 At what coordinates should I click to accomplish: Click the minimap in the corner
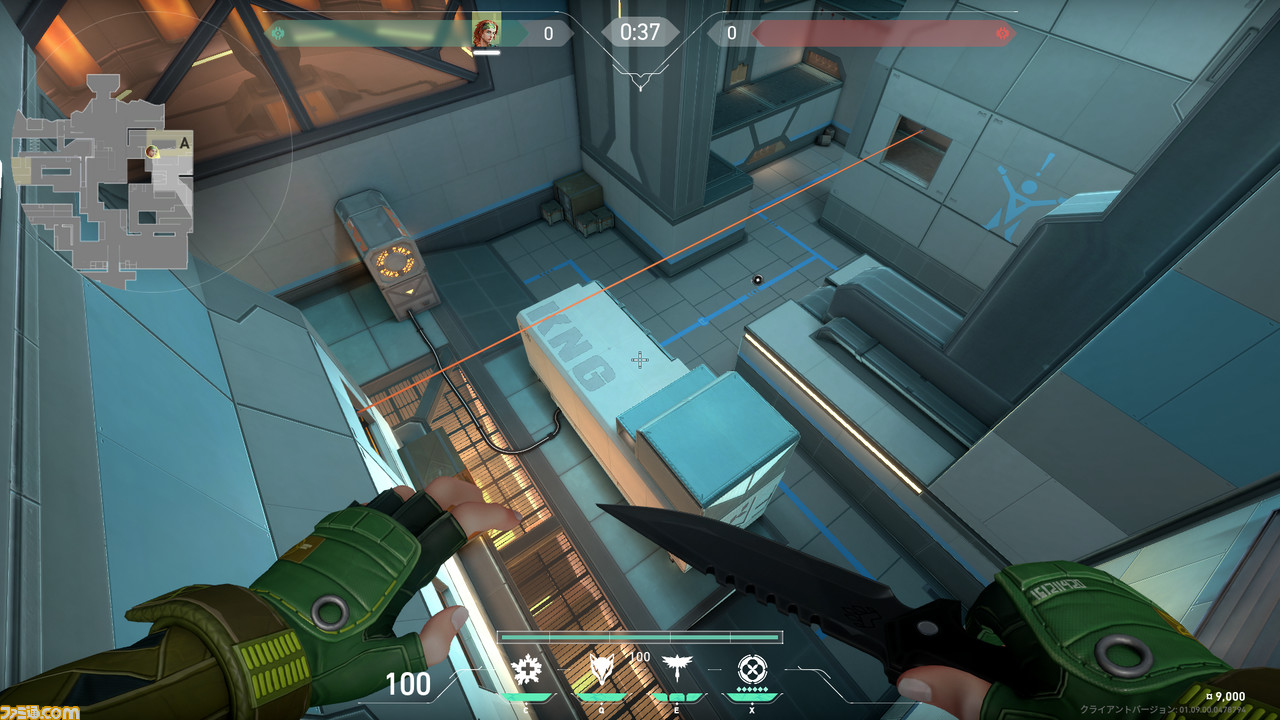pos(102,180)
